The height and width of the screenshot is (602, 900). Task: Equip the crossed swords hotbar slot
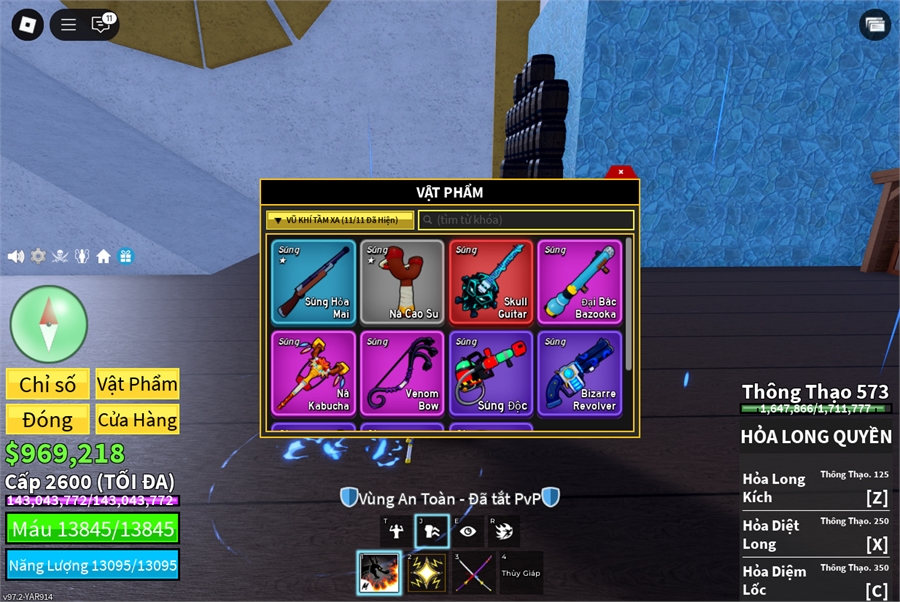pos(473,573)
